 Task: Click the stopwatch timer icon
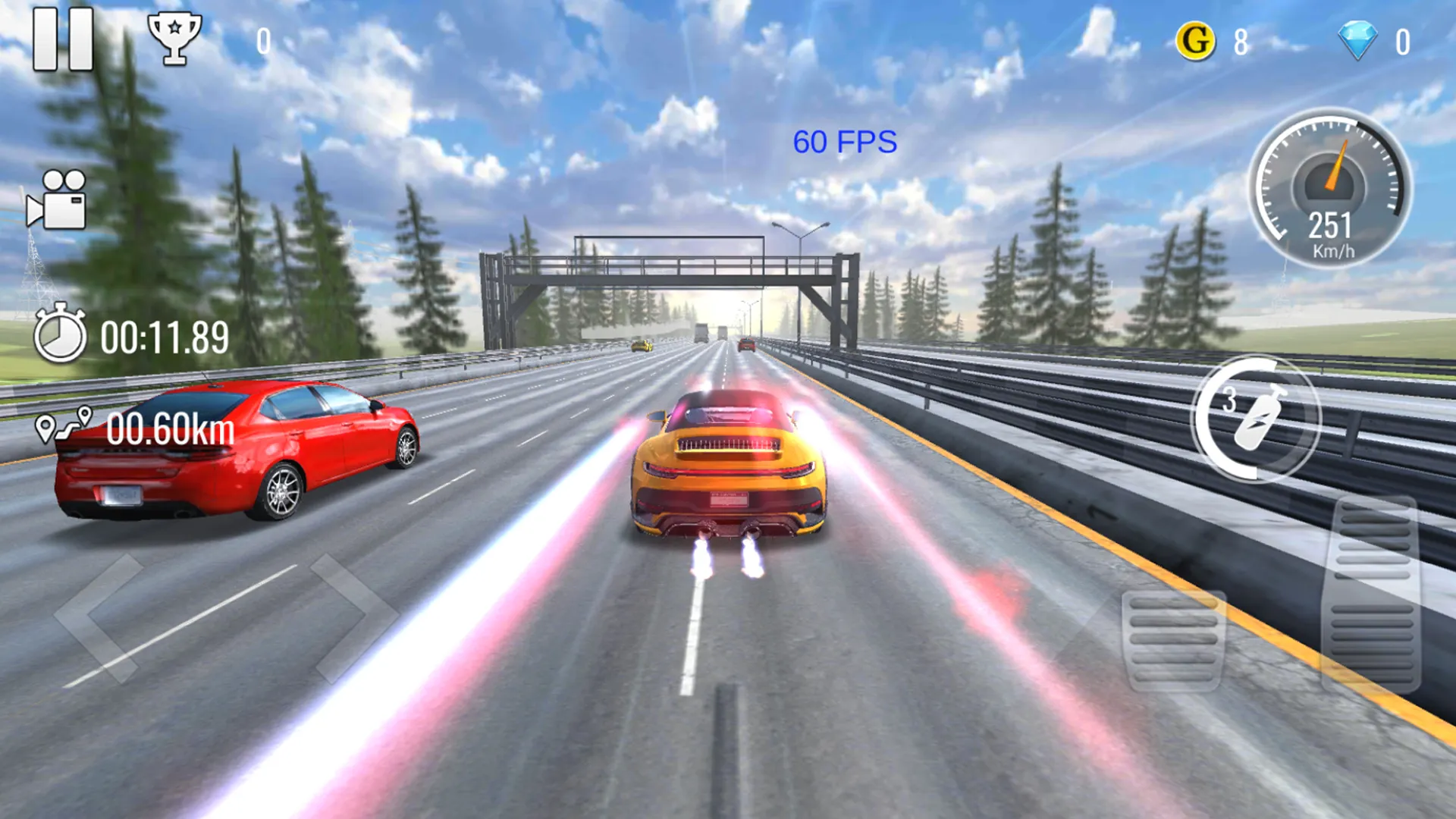point(61,335)
